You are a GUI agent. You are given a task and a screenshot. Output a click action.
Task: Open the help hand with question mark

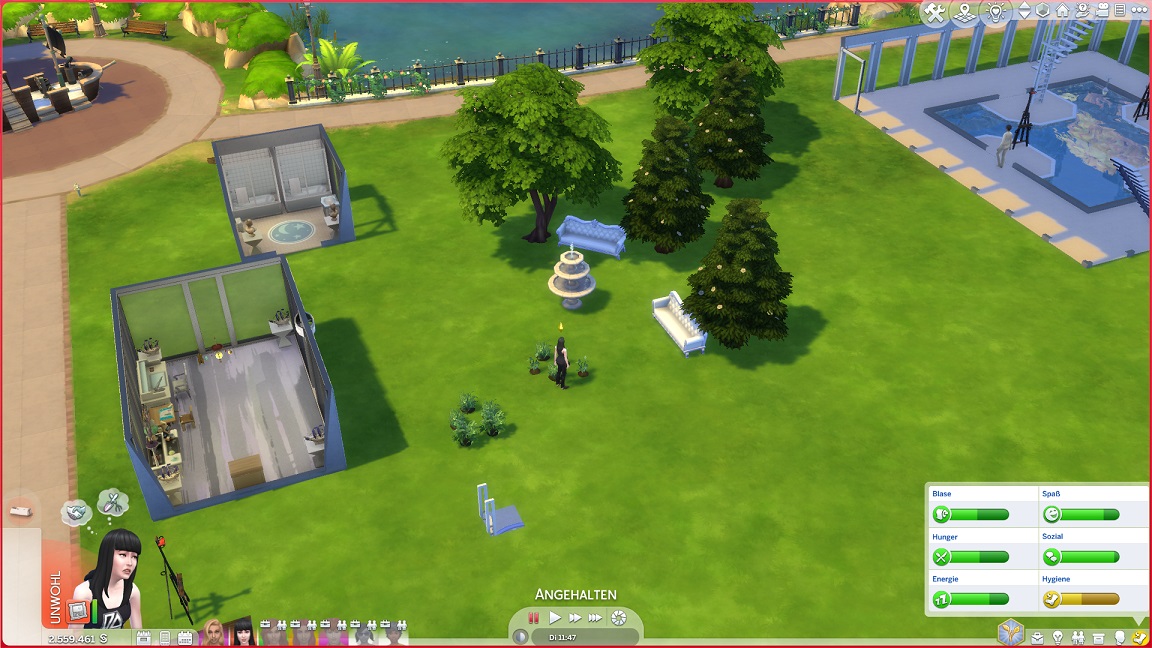[1083, 12]
